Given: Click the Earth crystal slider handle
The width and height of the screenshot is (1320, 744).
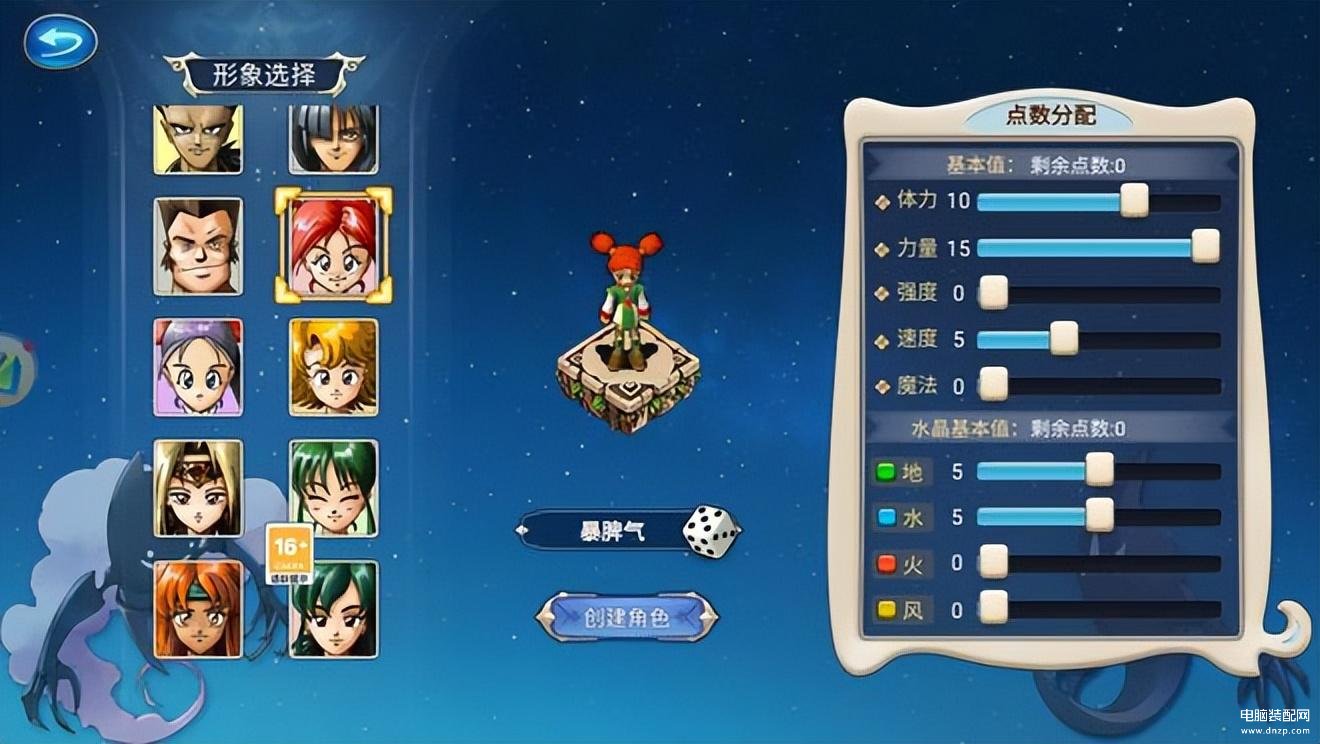Looking at the screenshot, I should (1100, 468).
